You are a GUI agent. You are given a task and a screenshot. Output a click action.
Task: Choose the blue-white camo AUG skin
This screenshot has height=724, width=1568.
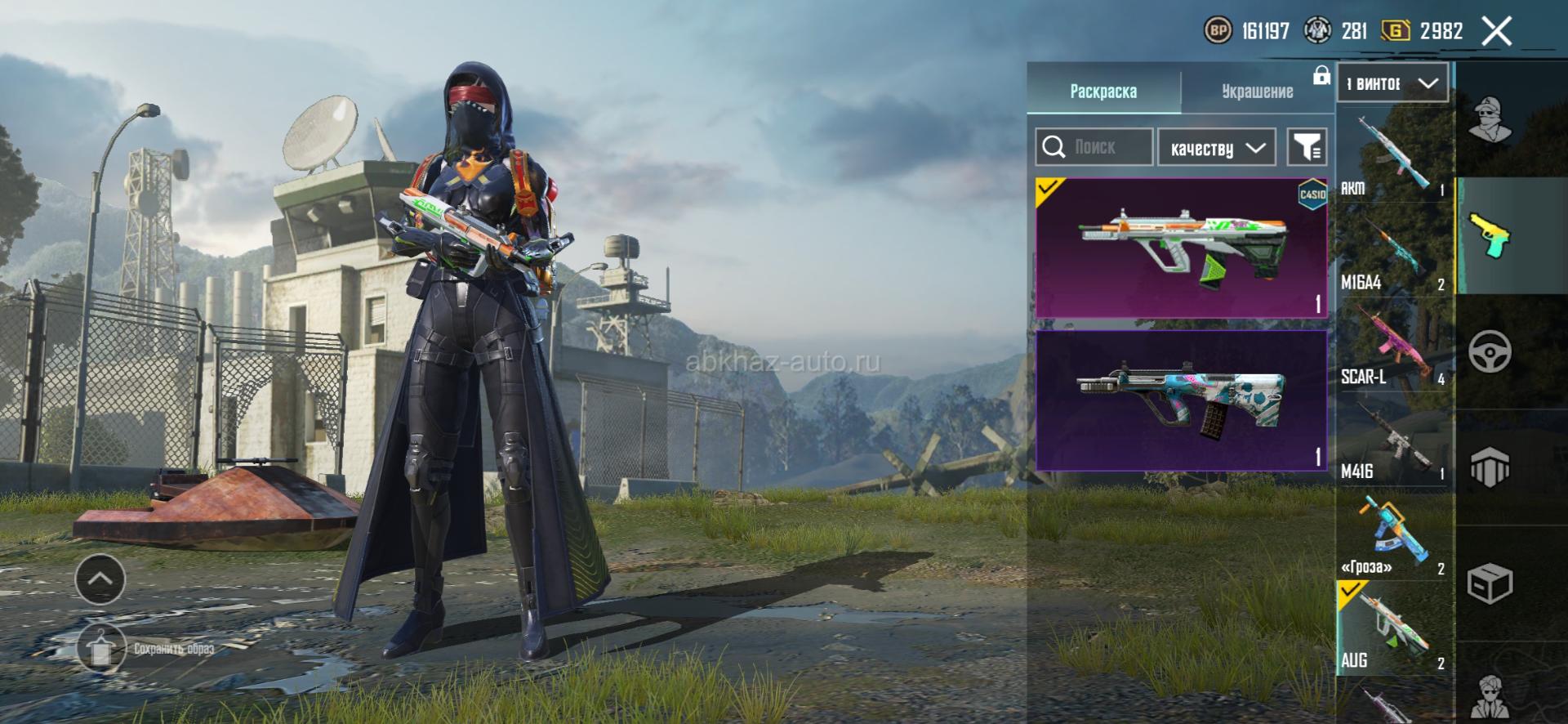click(1181, 400)
